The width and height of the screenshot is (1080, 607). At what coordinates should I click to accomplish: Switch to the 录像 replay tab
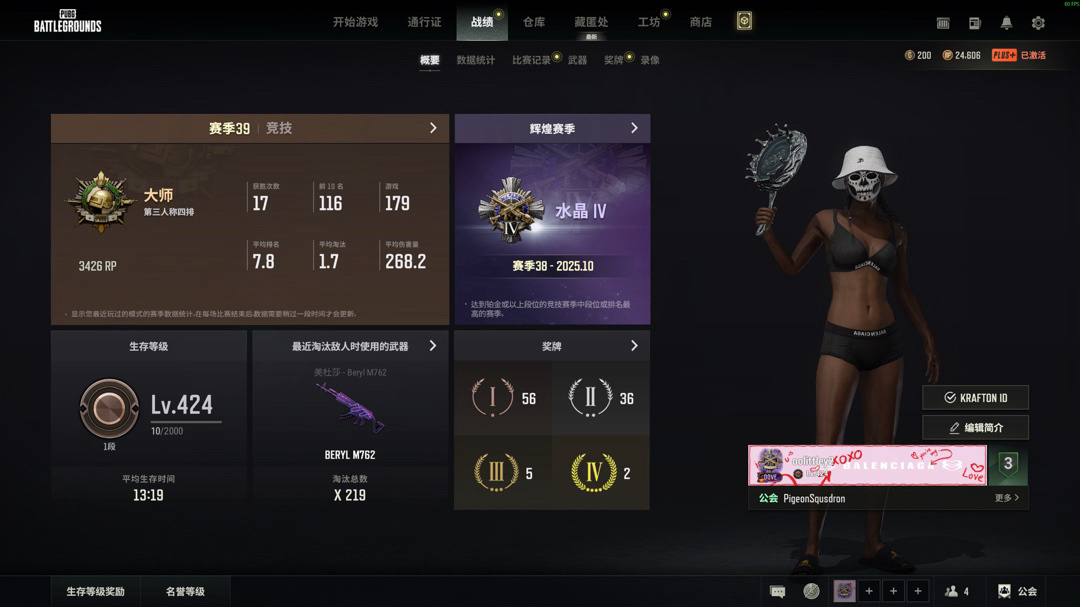650,60
